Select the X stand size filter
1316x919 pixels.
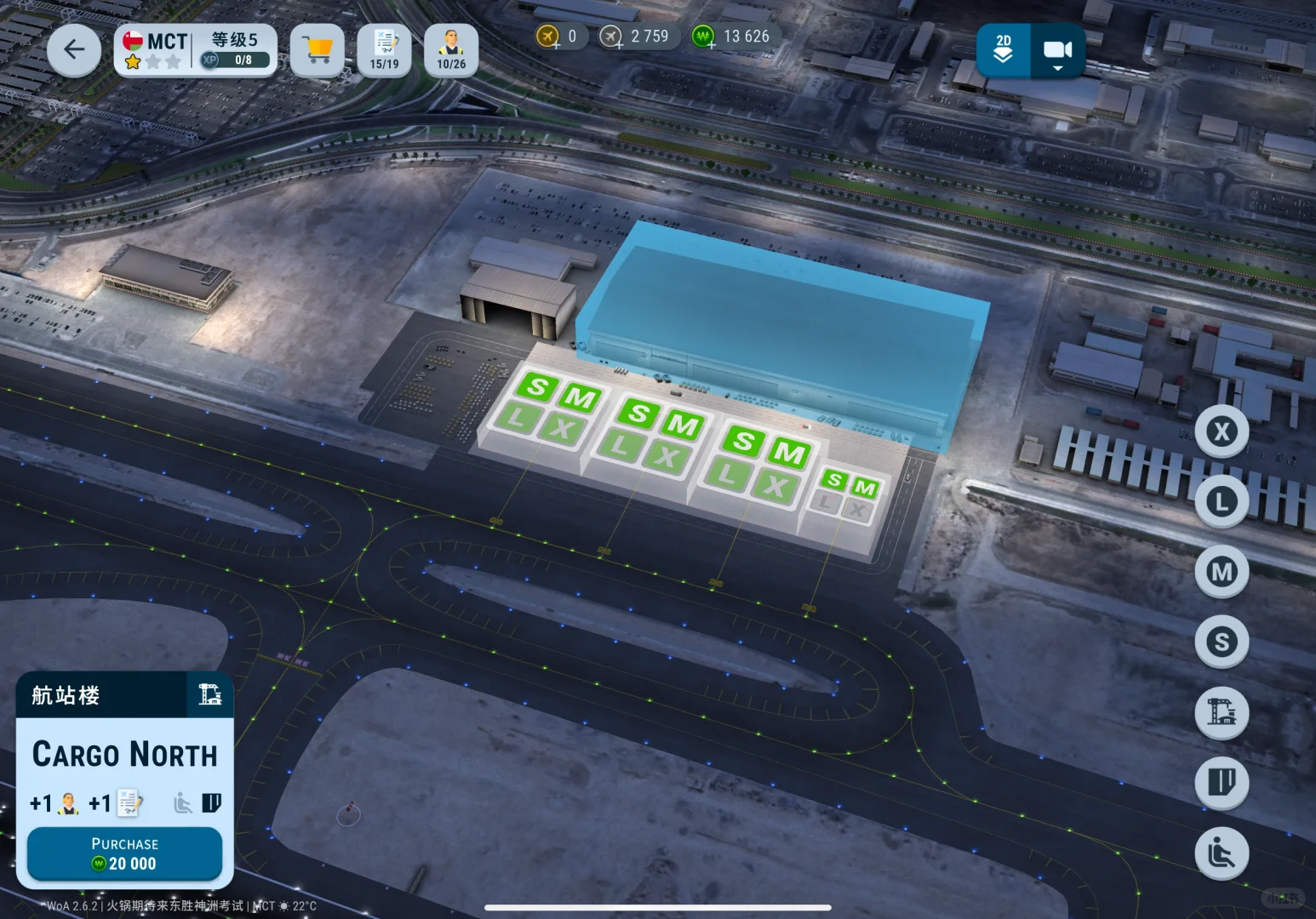(x=1222, y=431)
